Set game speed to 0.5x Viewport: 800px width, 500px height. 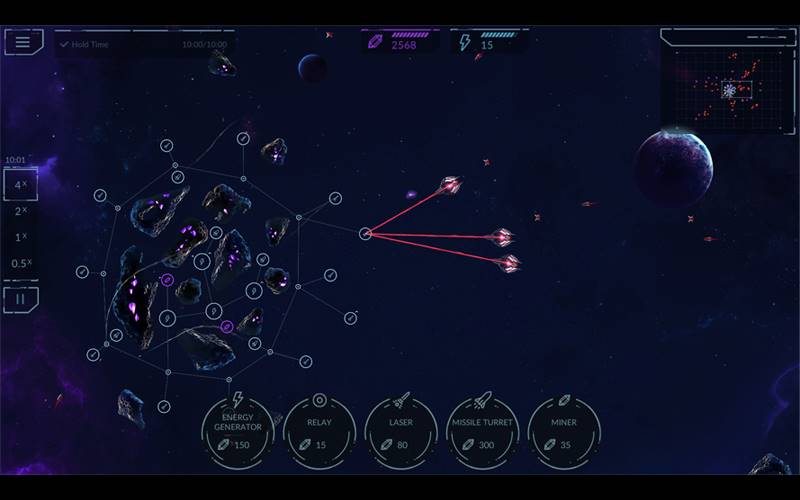[x=21, y=263]
